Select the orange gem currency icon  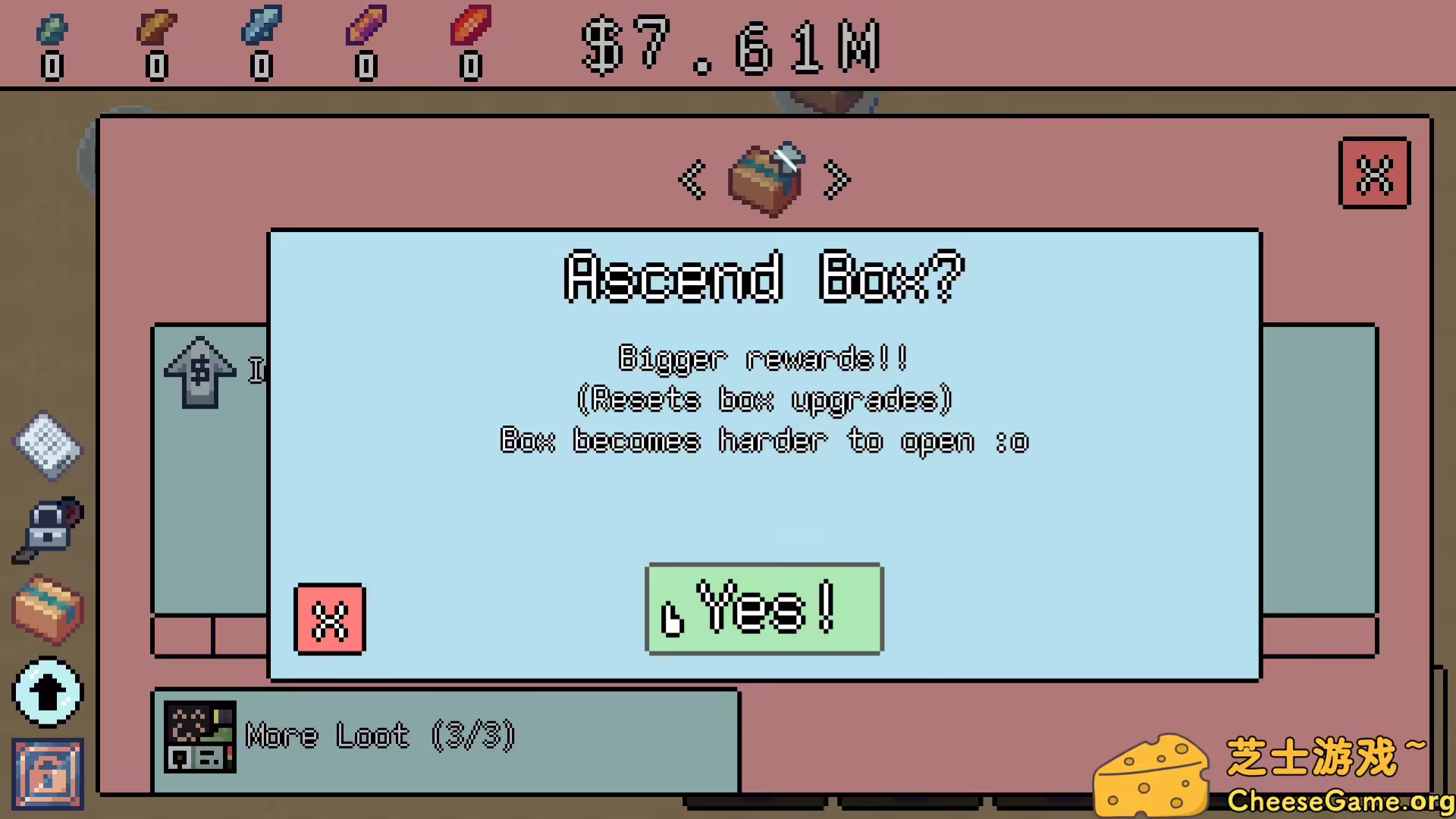point(157,27)
